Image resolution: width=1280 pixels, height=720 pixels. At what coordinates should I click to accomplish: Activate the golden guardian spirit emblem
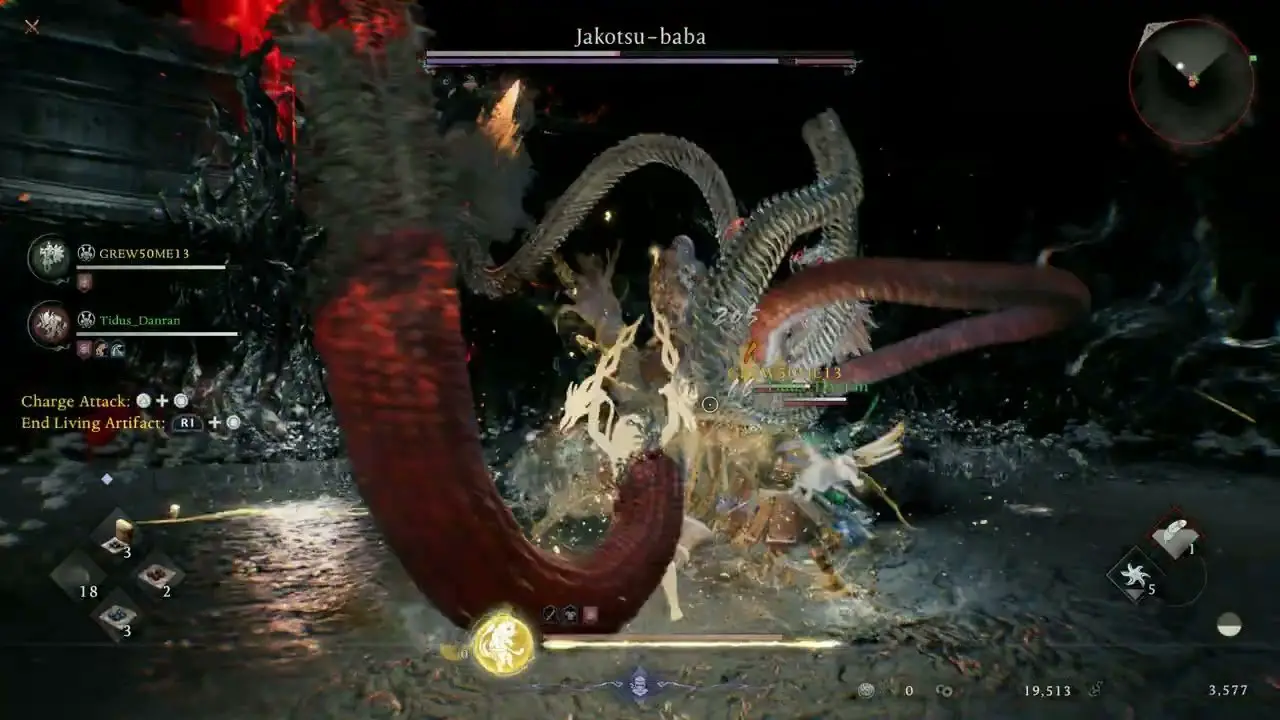click(502, 643)
